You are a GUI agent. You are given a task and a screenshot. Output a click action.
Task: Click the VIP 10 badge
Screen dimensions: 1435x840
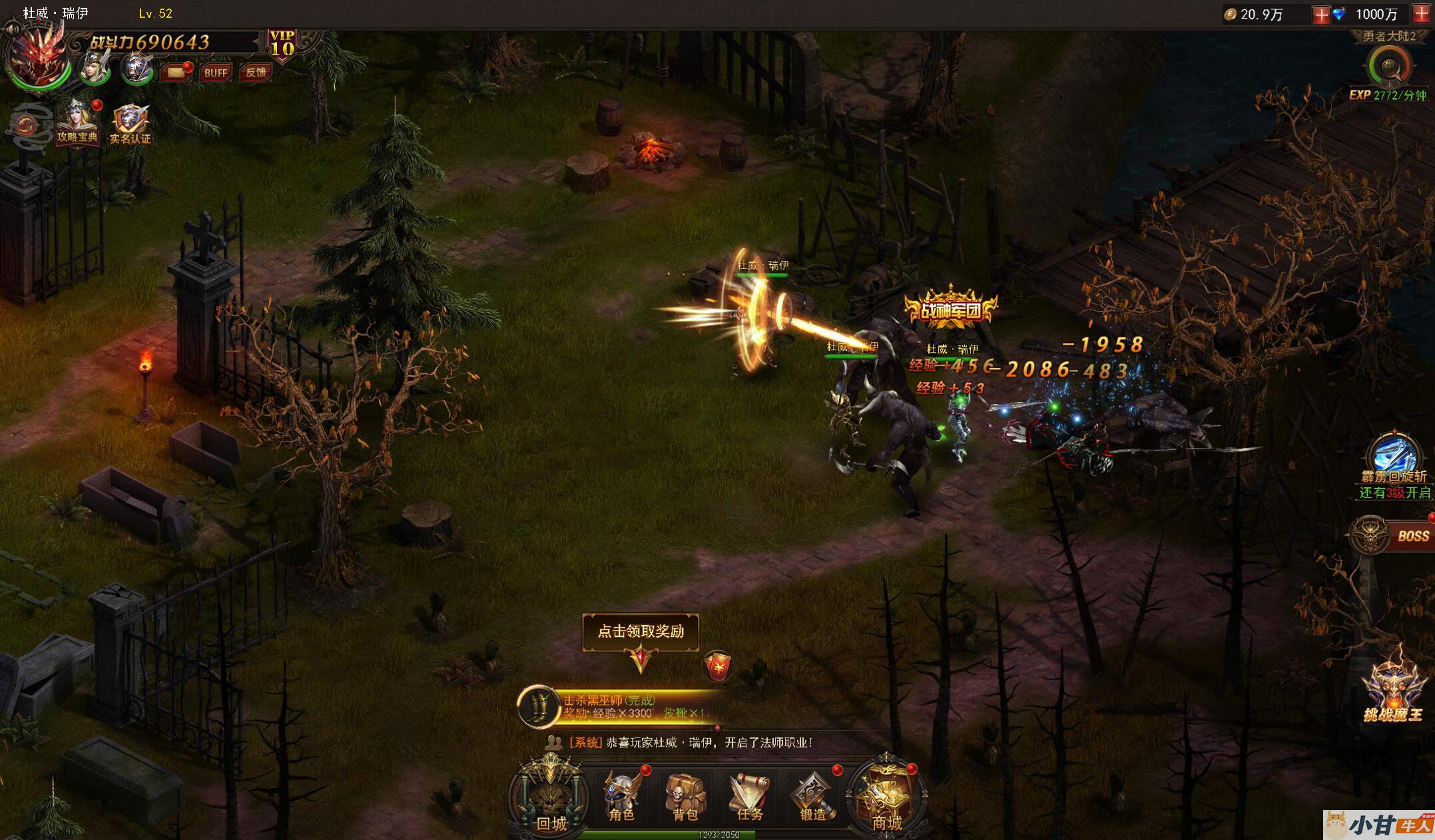pos(282,45)
